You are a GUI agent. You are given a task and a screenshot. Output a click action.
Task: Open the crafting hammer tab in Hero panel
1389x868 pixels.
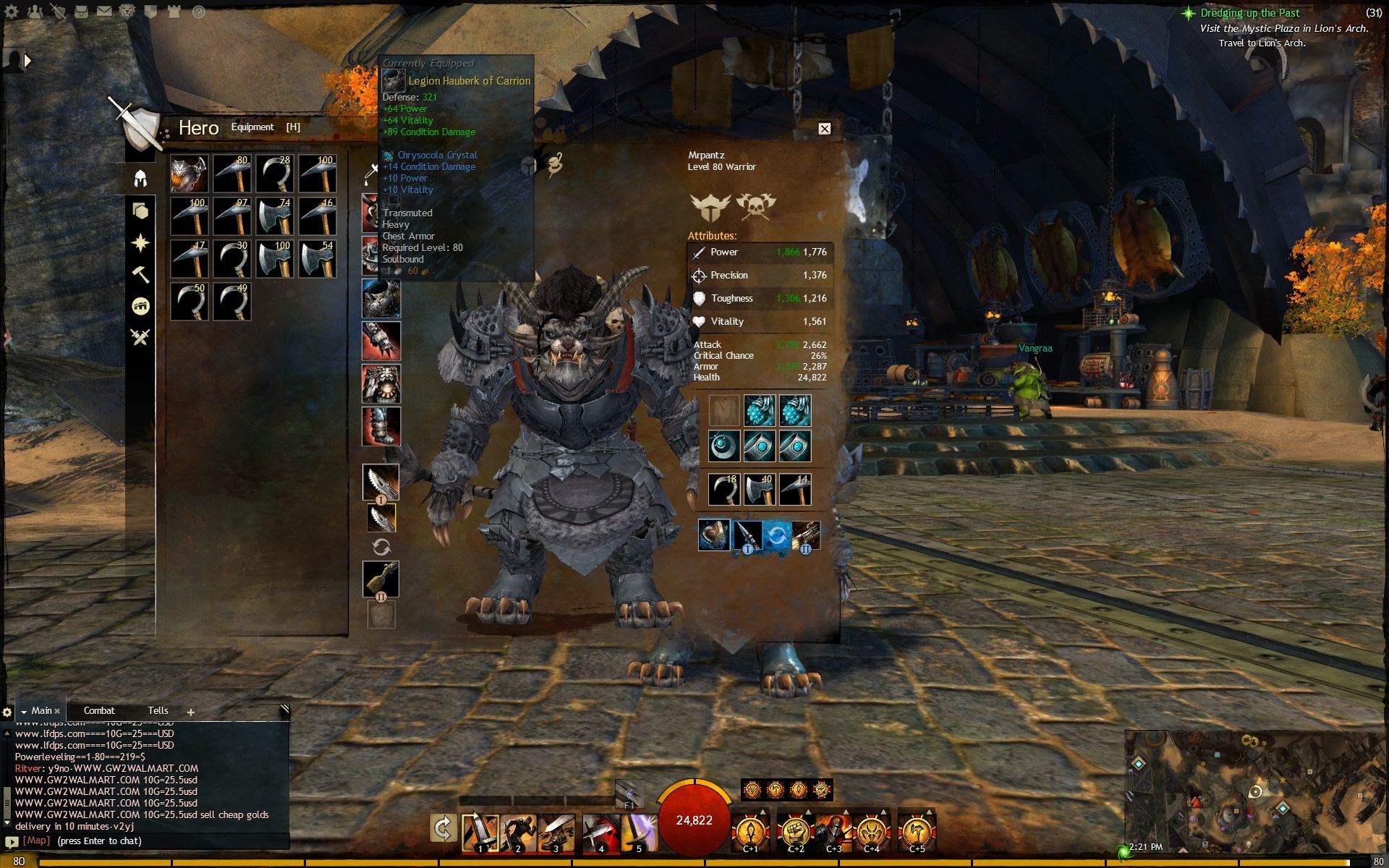coord(140,274)
